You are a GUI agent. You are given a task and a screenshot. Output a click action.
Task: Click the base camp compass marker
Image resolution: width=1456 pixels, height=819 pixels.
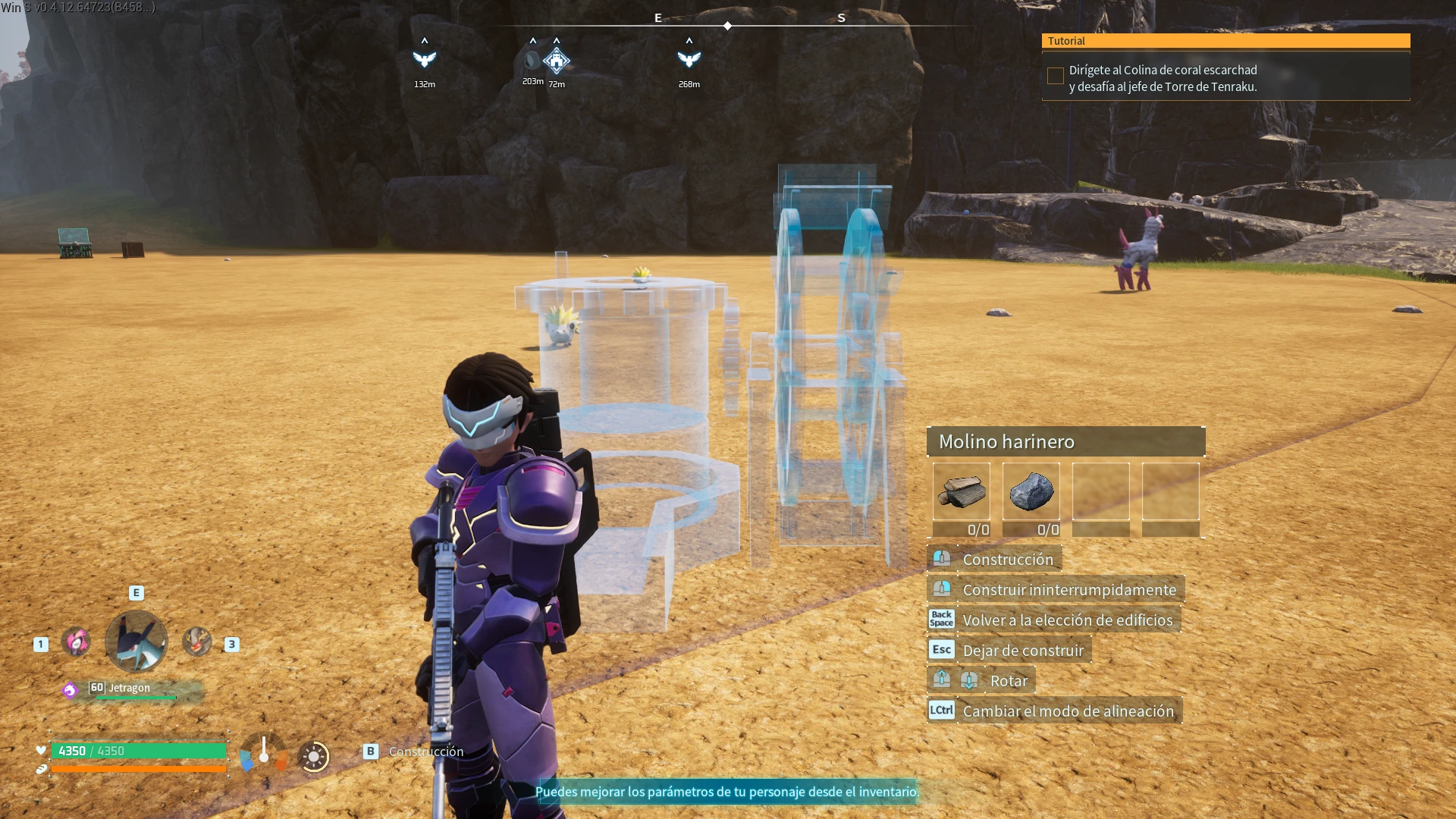[557, 60]
